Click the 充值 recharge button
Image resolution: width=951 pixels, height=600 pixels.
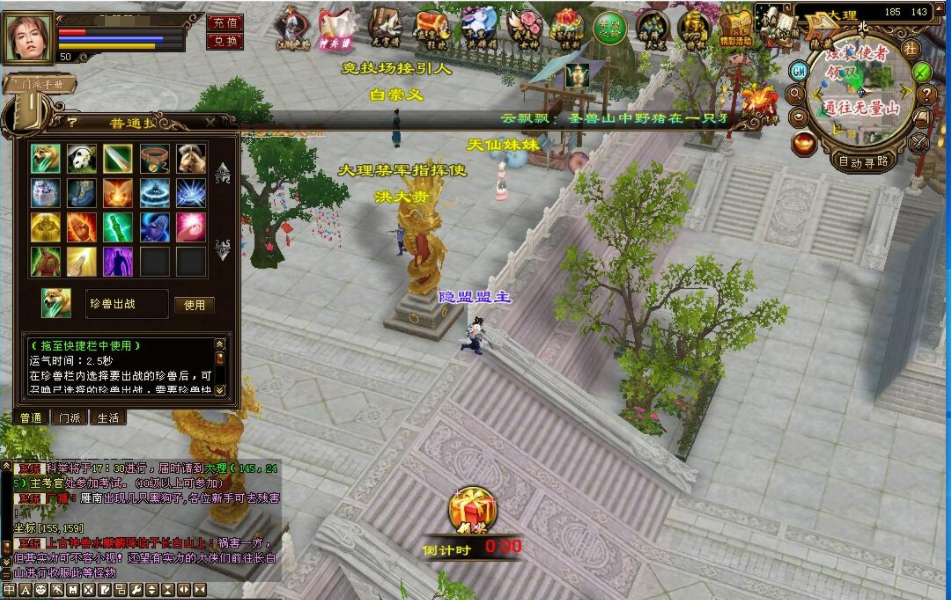point(225,22)
